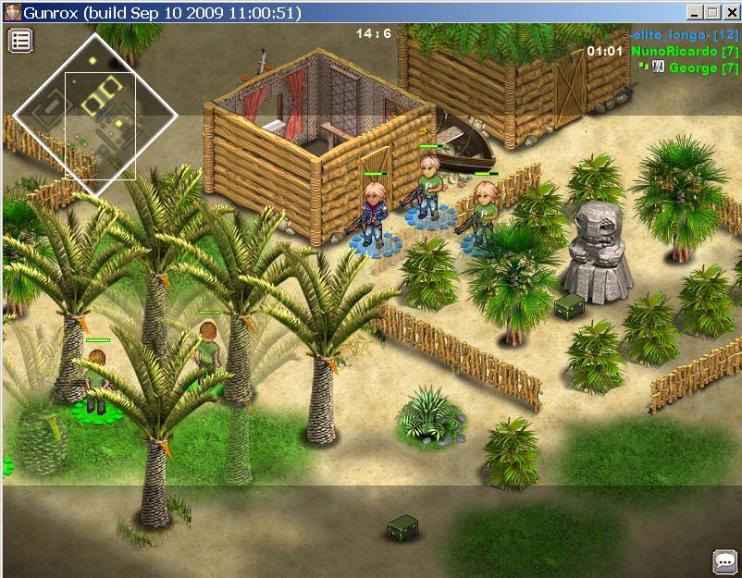Minimize the Gunrox window
Screen dimensions: 742x578
coord(693,12)
